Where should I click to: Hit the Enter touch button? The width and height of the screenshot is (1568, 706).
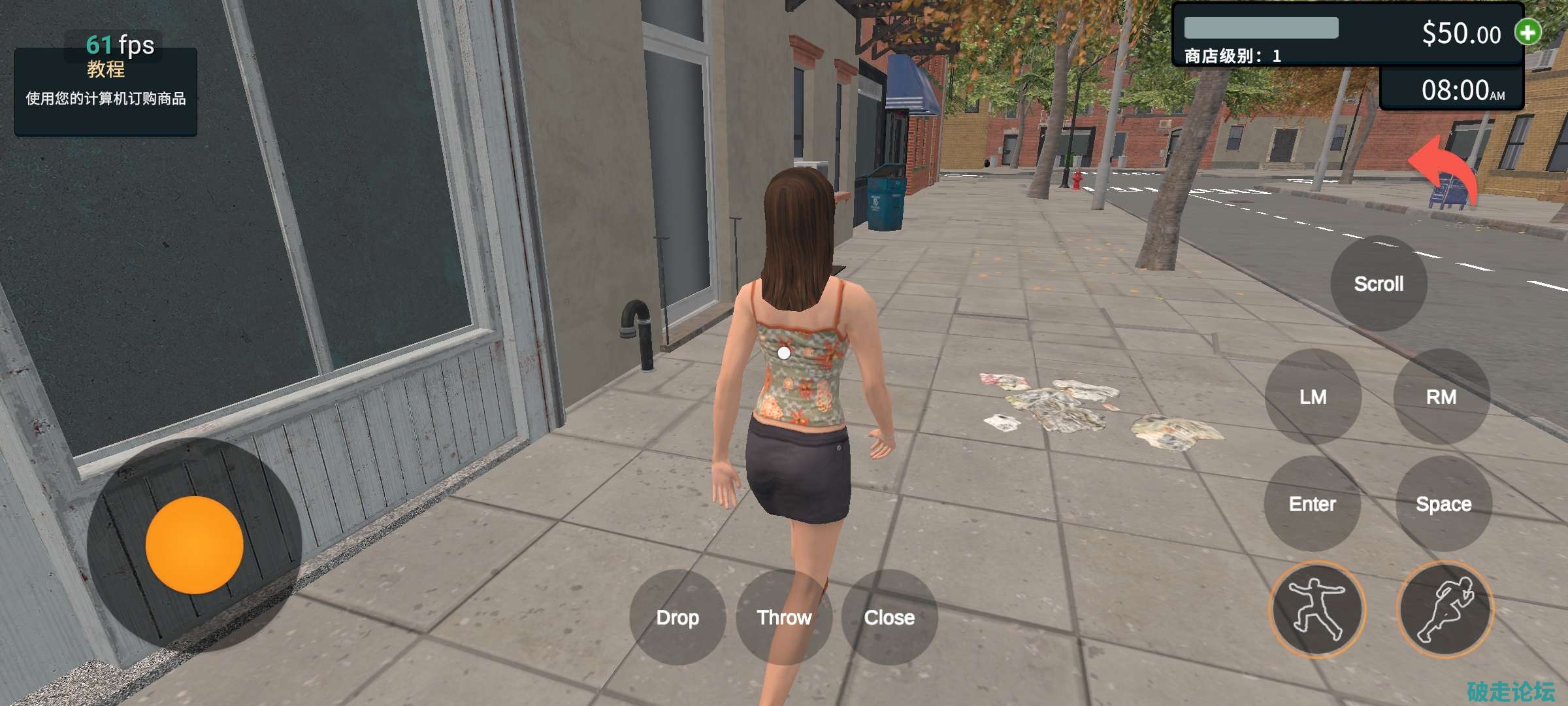pos(1312,504)
